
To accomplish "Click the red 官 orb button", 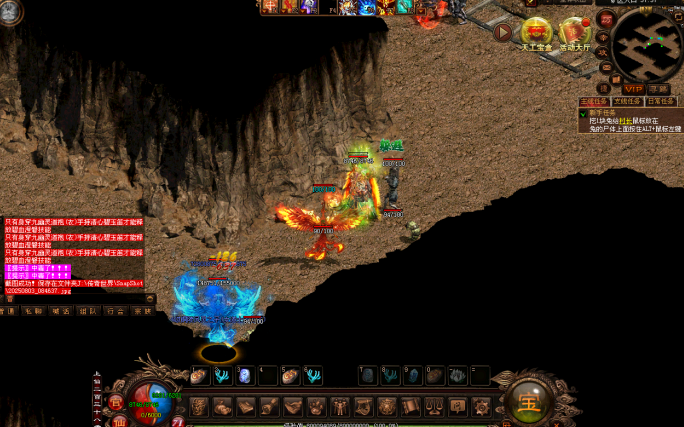I will [x=115, y=402].
